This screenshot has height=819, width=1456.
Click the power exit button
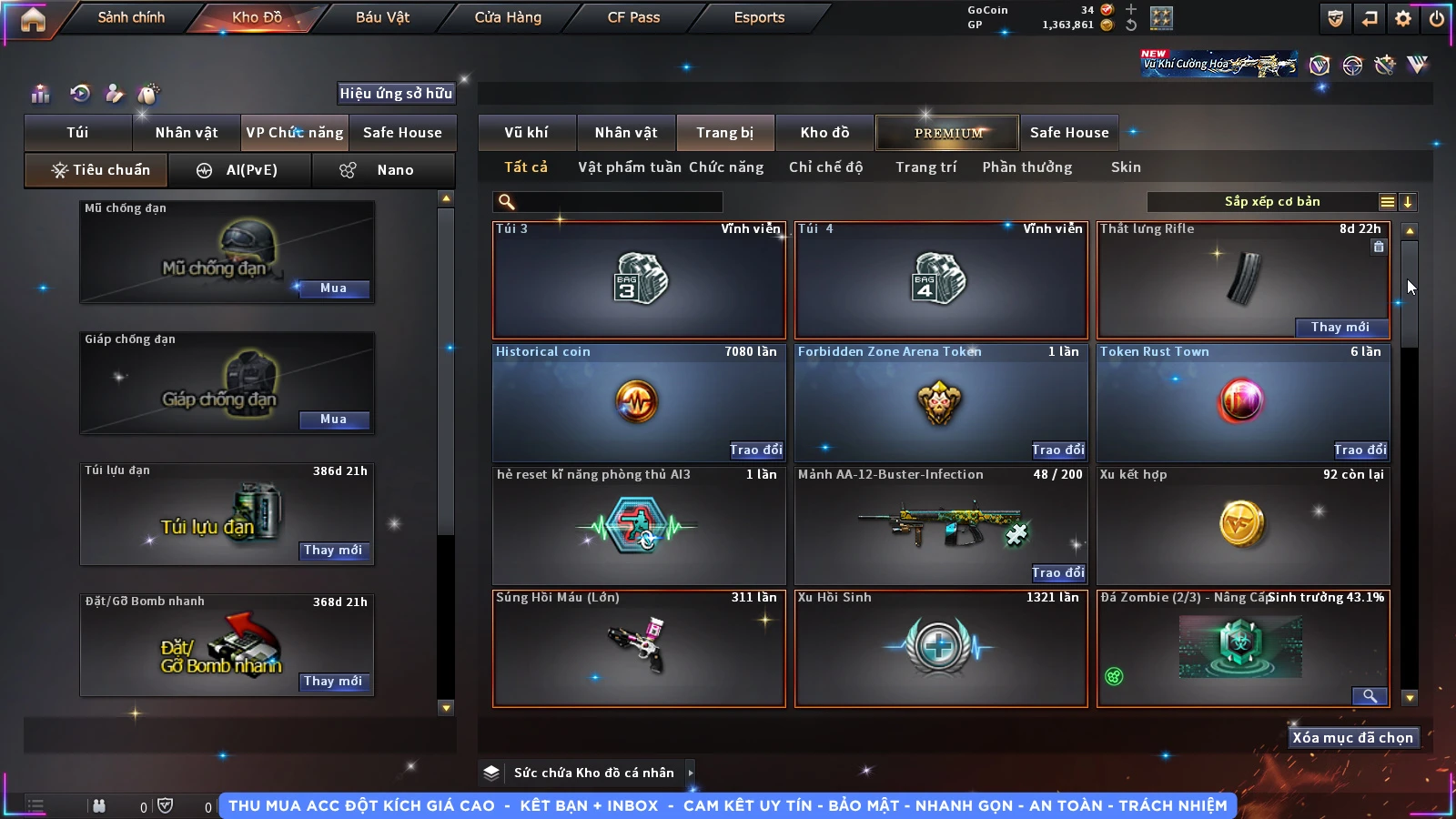pyautogui.click(x=1437, y=18)
